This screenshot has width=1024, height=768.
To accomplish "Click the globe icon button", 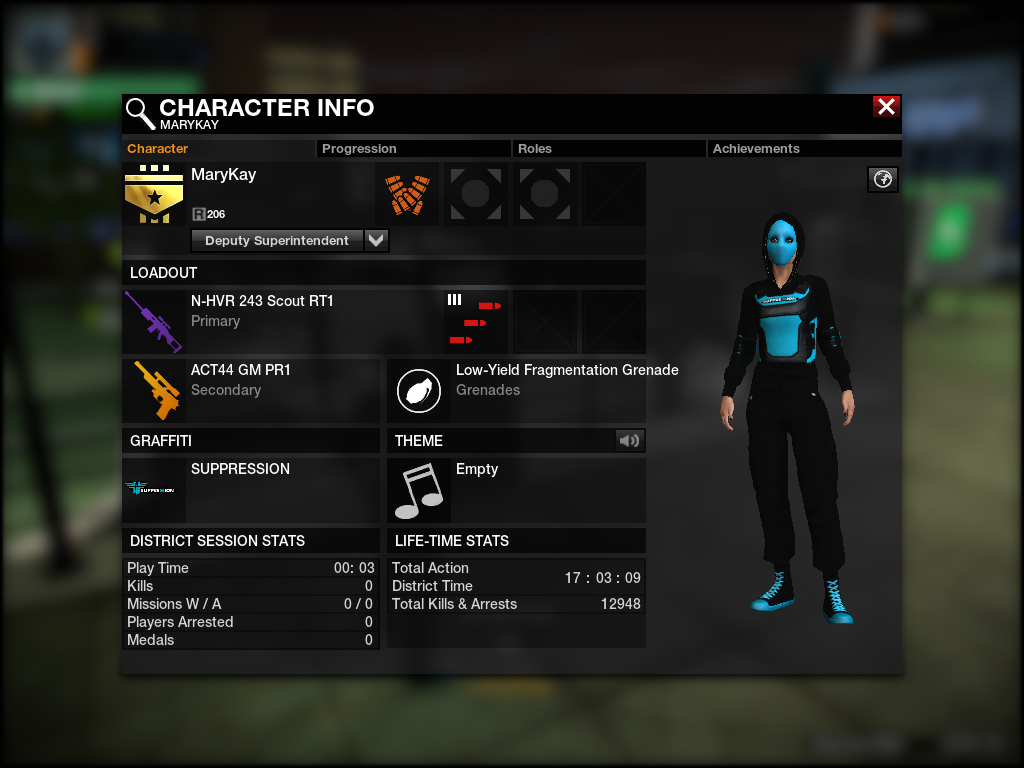I will point(883,179).
